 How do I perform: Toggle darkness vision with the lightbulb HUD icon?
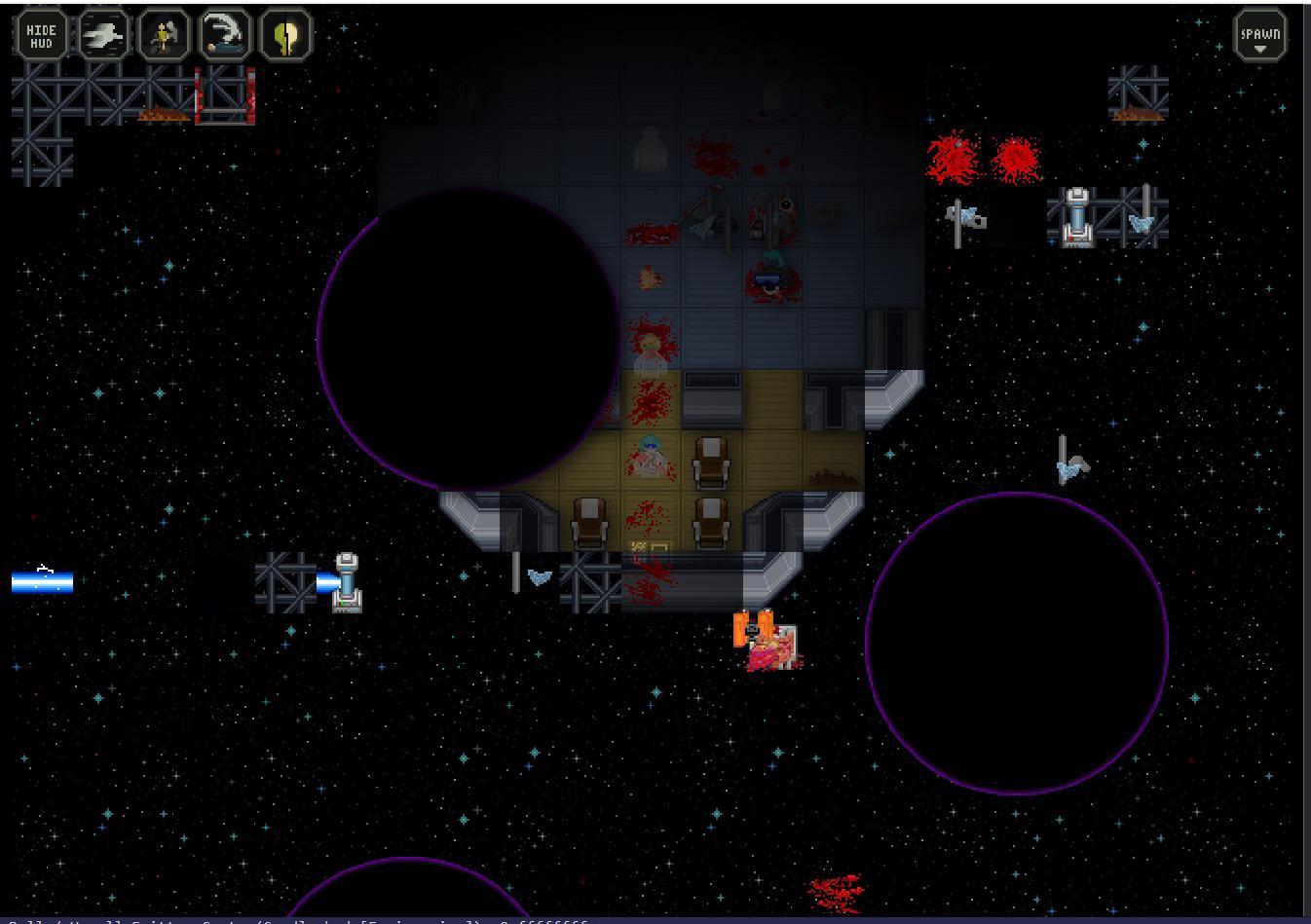point(285,36)
